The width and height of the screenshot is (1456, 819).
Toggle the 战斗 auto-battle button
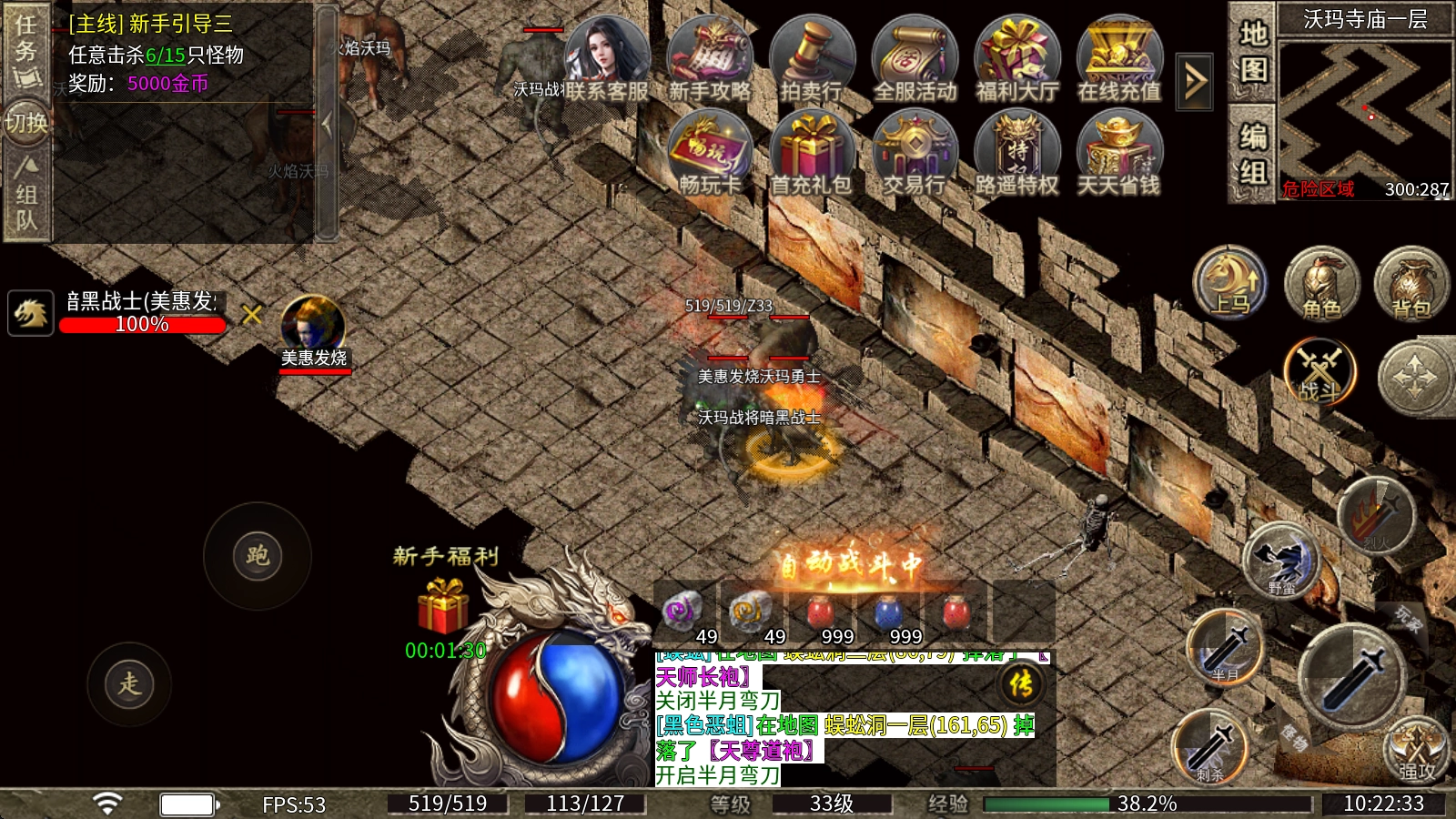click(1319, 373)
